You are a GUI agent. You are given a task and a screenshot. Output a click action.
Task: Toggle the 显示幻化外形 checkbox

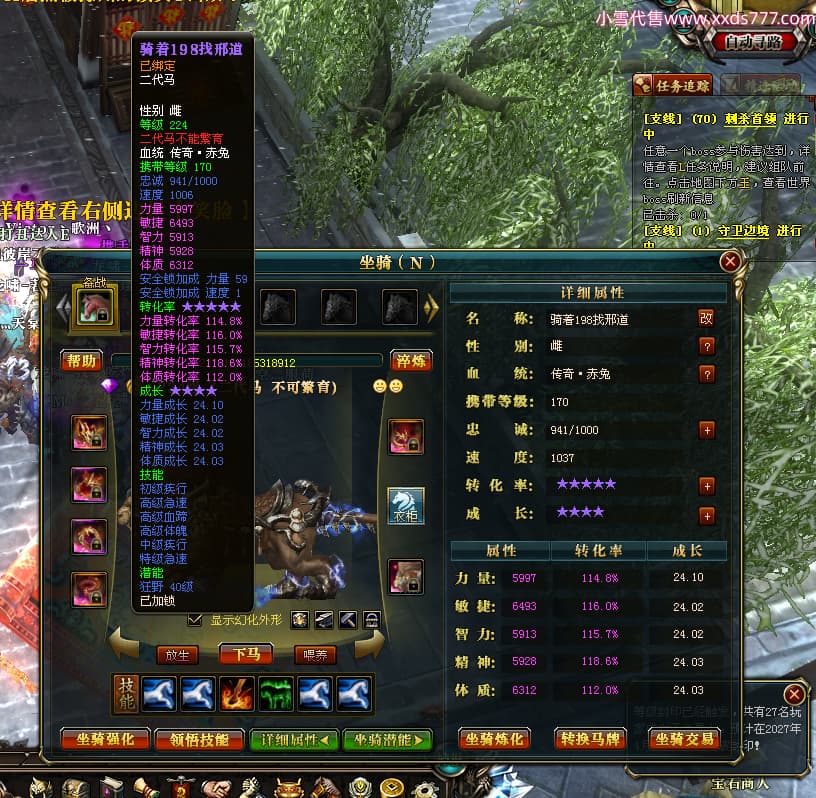coord(196,620)
